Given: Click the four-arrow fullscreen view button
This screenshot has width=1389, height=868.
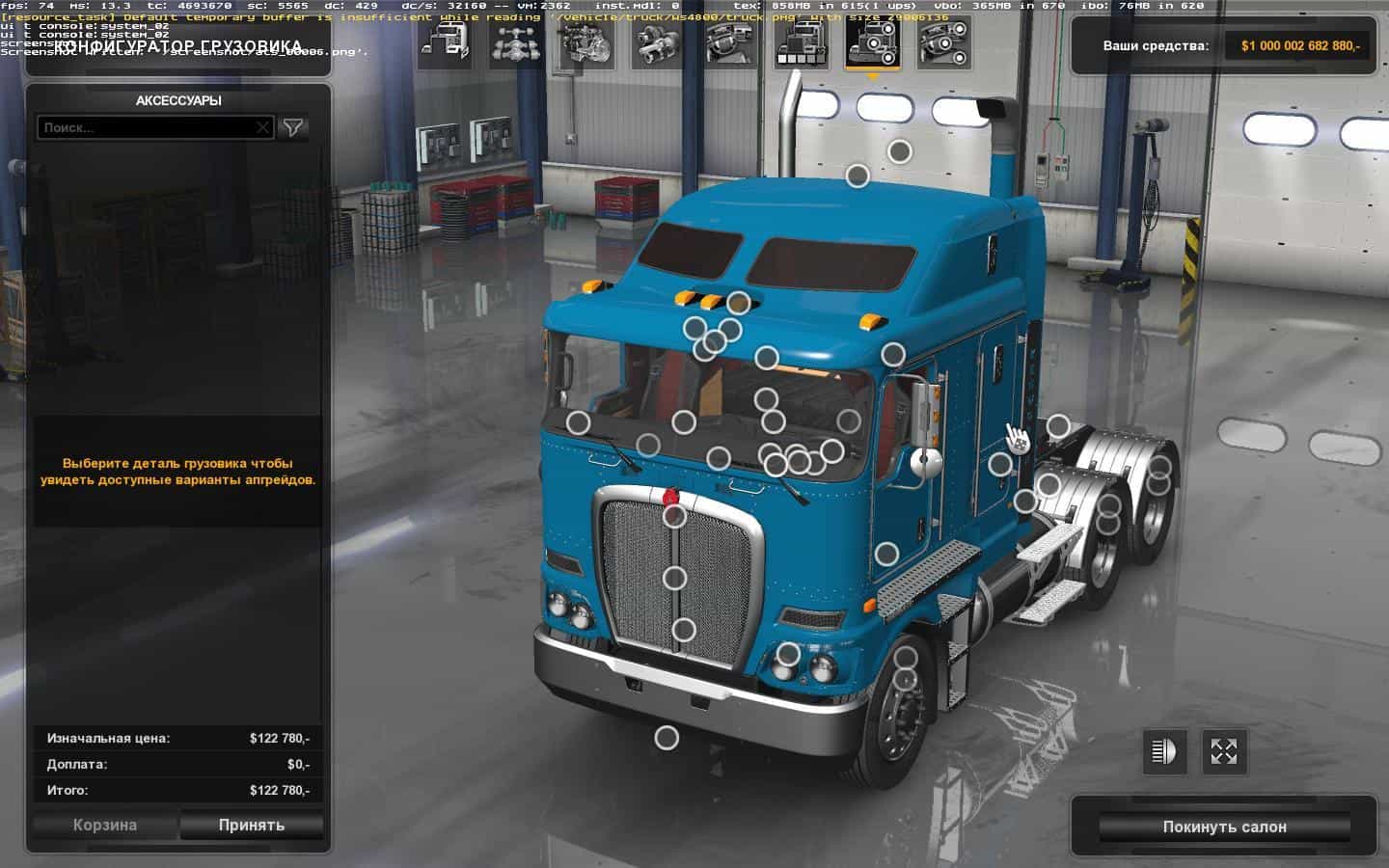Looking at the screenshot, I should pyautogui.click(x=1224, y=751).
